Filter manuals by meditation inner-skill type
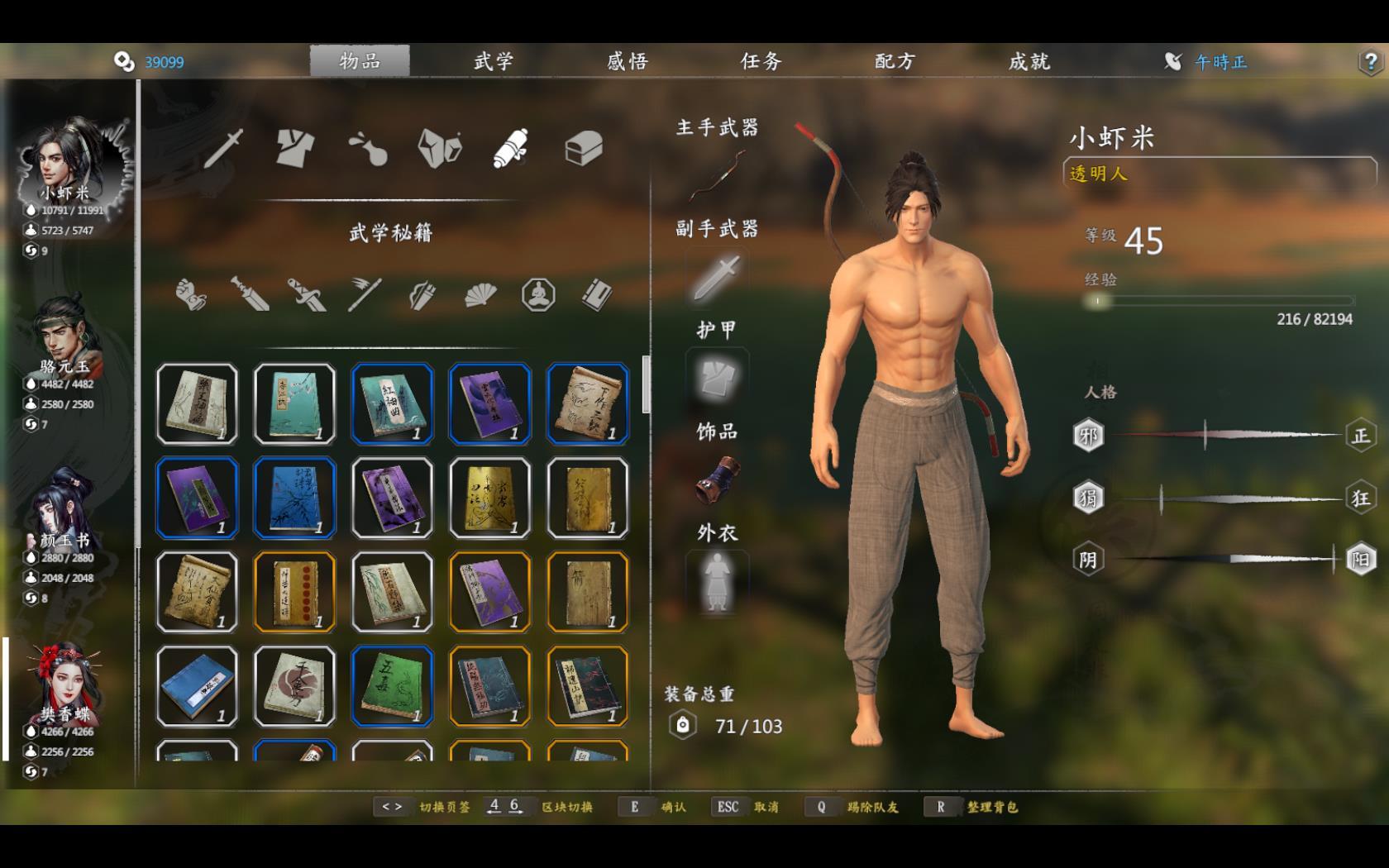The width and height of the screenshot is (1389, 868). (538, 294)
